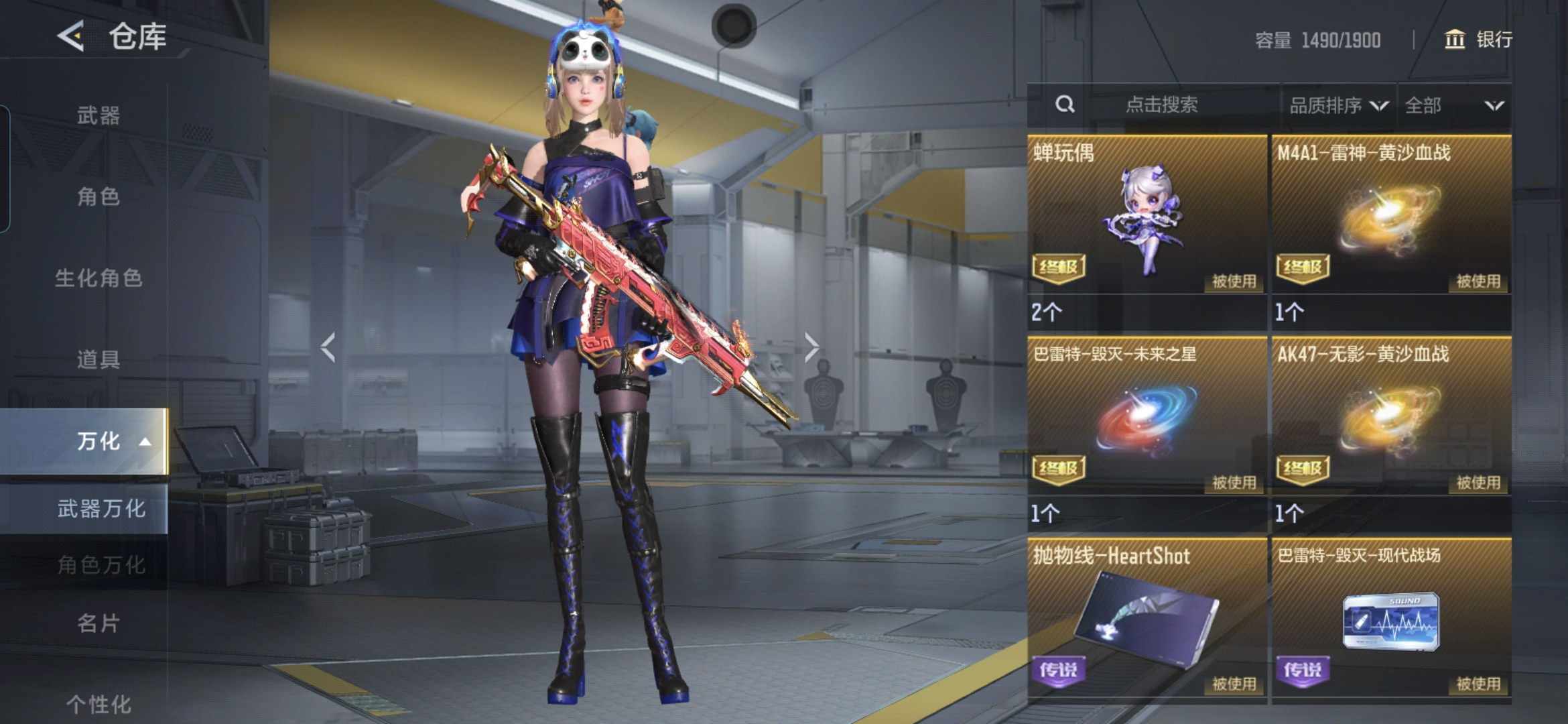The image size is (1568, 724).
Task: Open the 全部 filter dropdown
Action: (x=1453, y=105)
